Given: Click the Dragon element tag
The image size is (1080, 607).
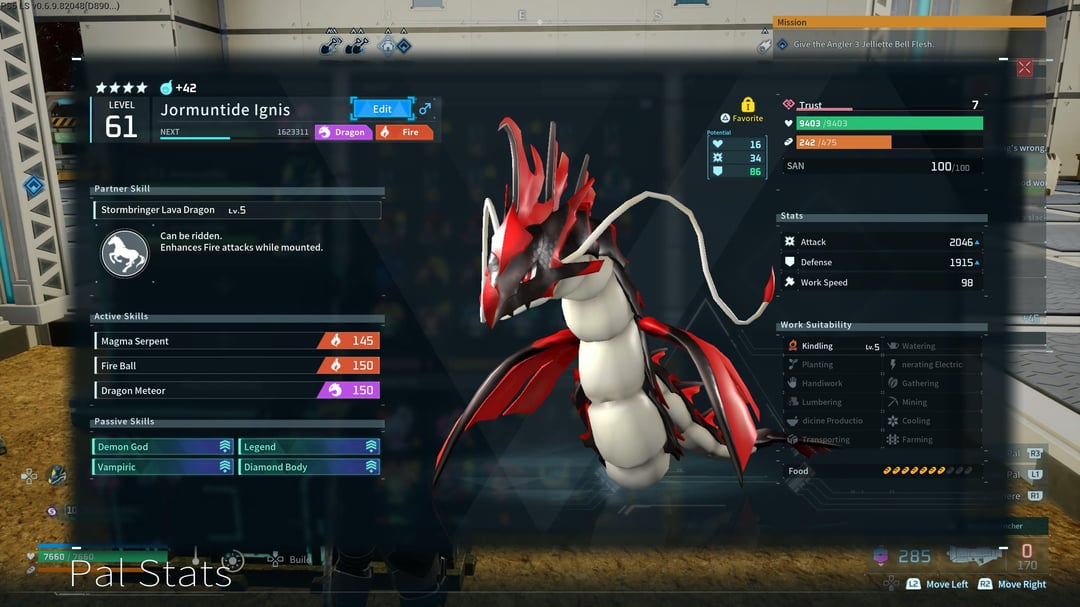Looking at the screenshot, I should pyautogui.click(x=343, y=132).
